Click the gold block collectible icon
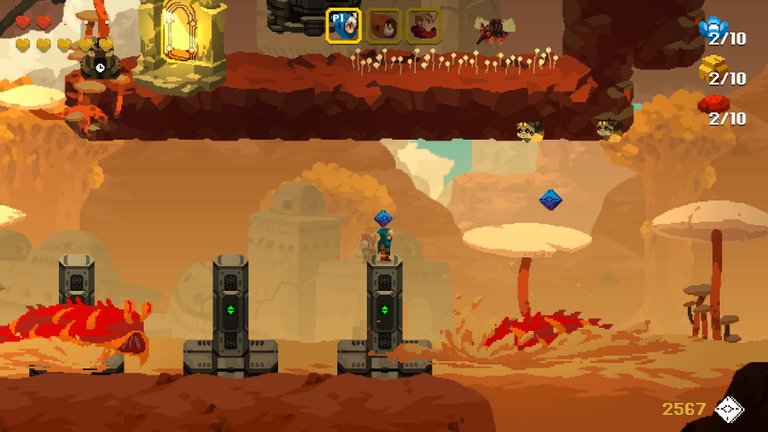Image resolution: width=768 pixels, height=432 pixels. [x=712, y=66]
